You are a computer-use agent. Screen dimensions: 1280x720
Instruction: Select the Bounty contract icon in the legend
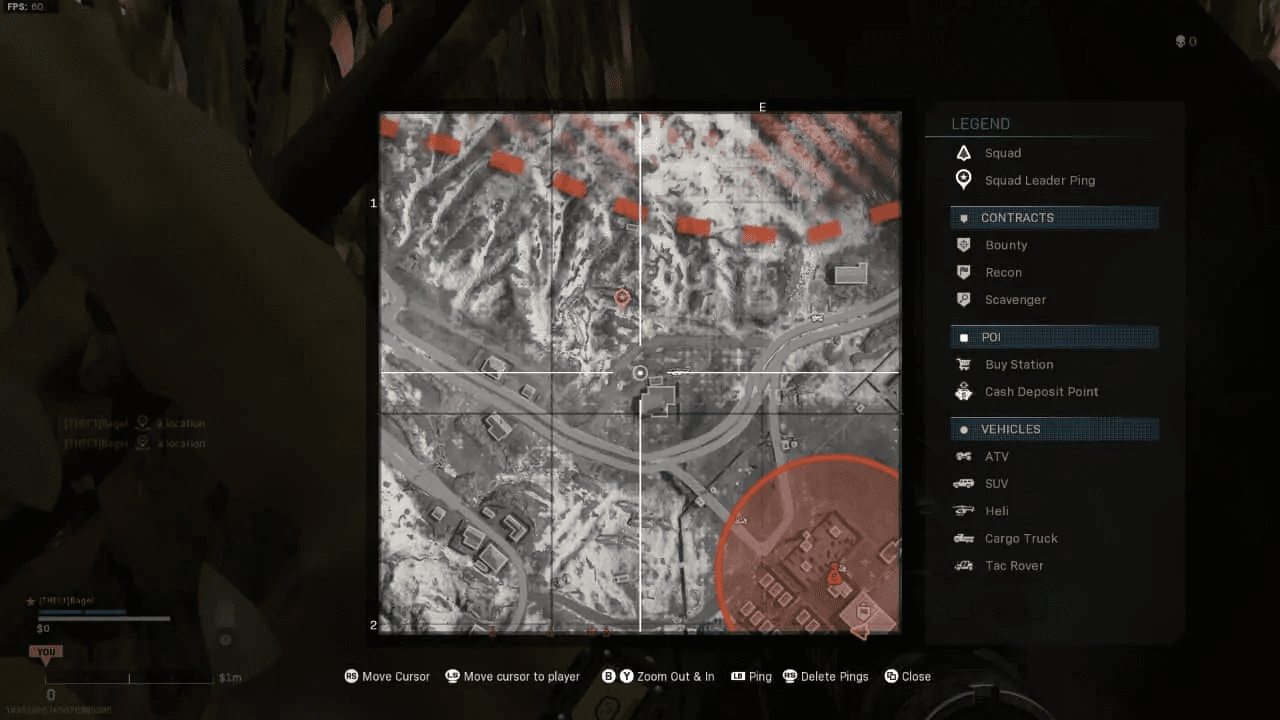tap(963, 244)
